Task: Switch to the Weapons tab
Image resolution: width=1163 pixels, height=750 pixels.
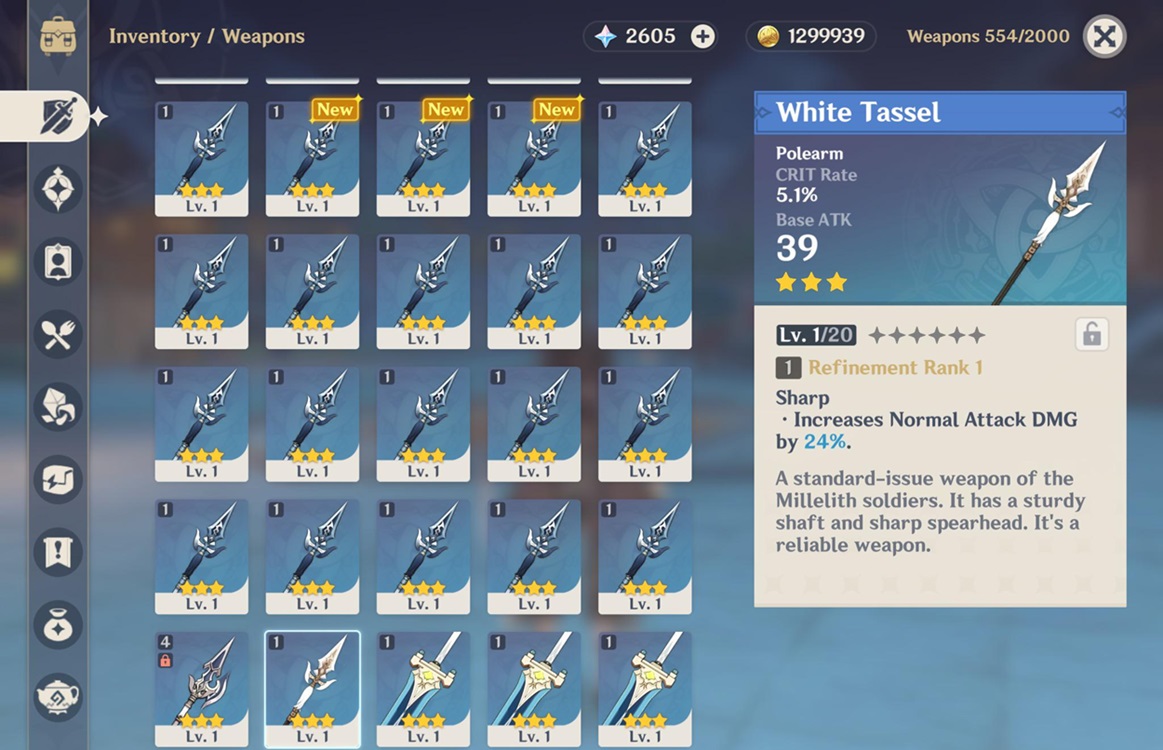Action: click(58, 117)
